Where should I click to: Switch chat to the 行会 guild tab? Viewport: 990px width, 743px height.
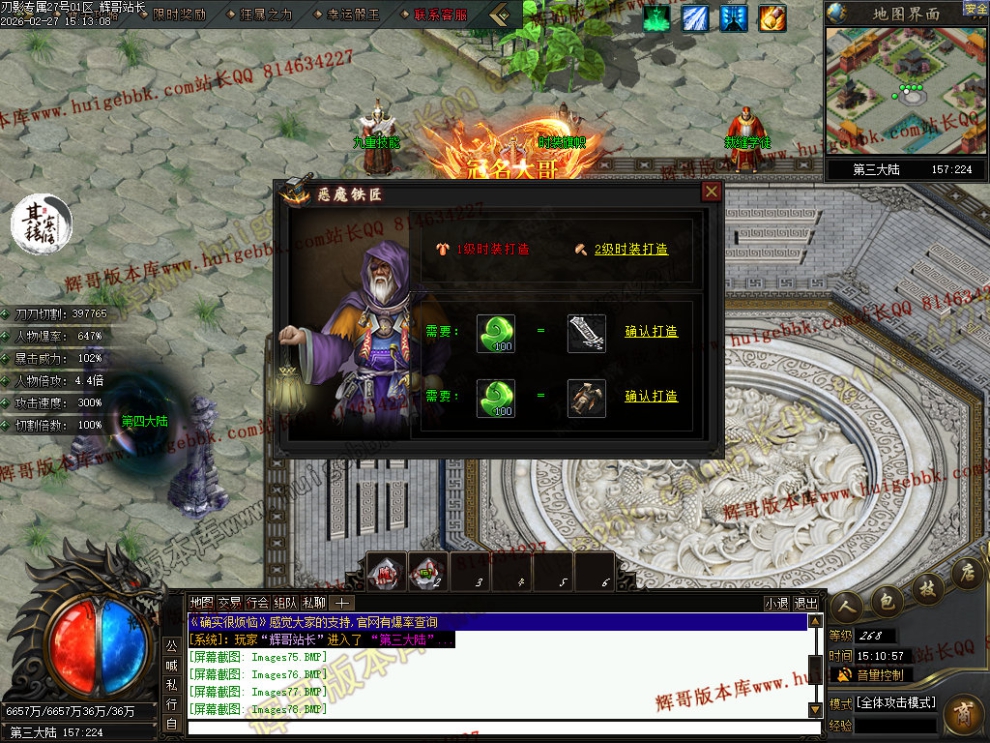(257, 602)
